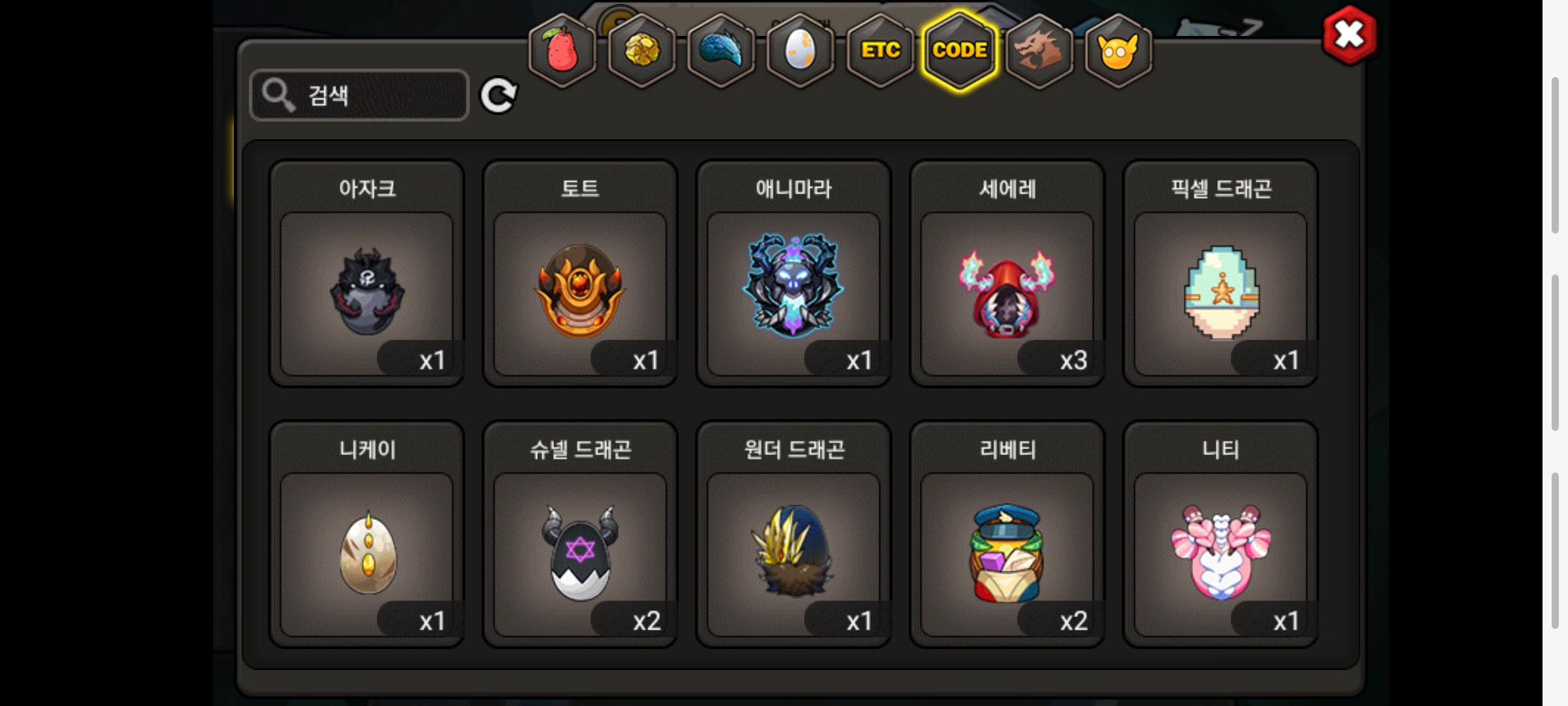The image size is (1568, 706).
Task: Choose the 토트 egg slot
Action: [580, 293]
